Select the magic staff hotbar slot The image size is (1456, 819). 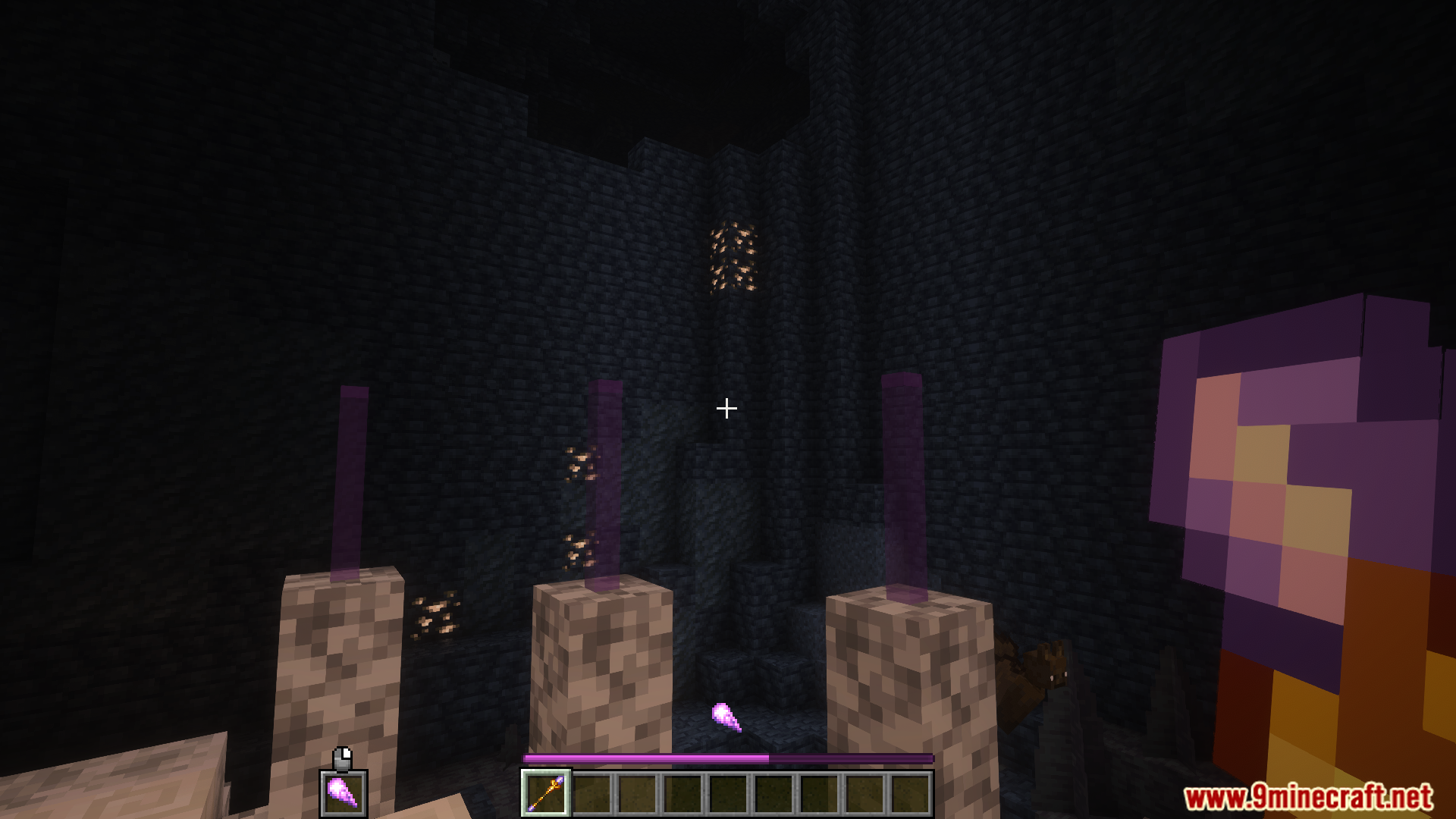pos(546,793)
